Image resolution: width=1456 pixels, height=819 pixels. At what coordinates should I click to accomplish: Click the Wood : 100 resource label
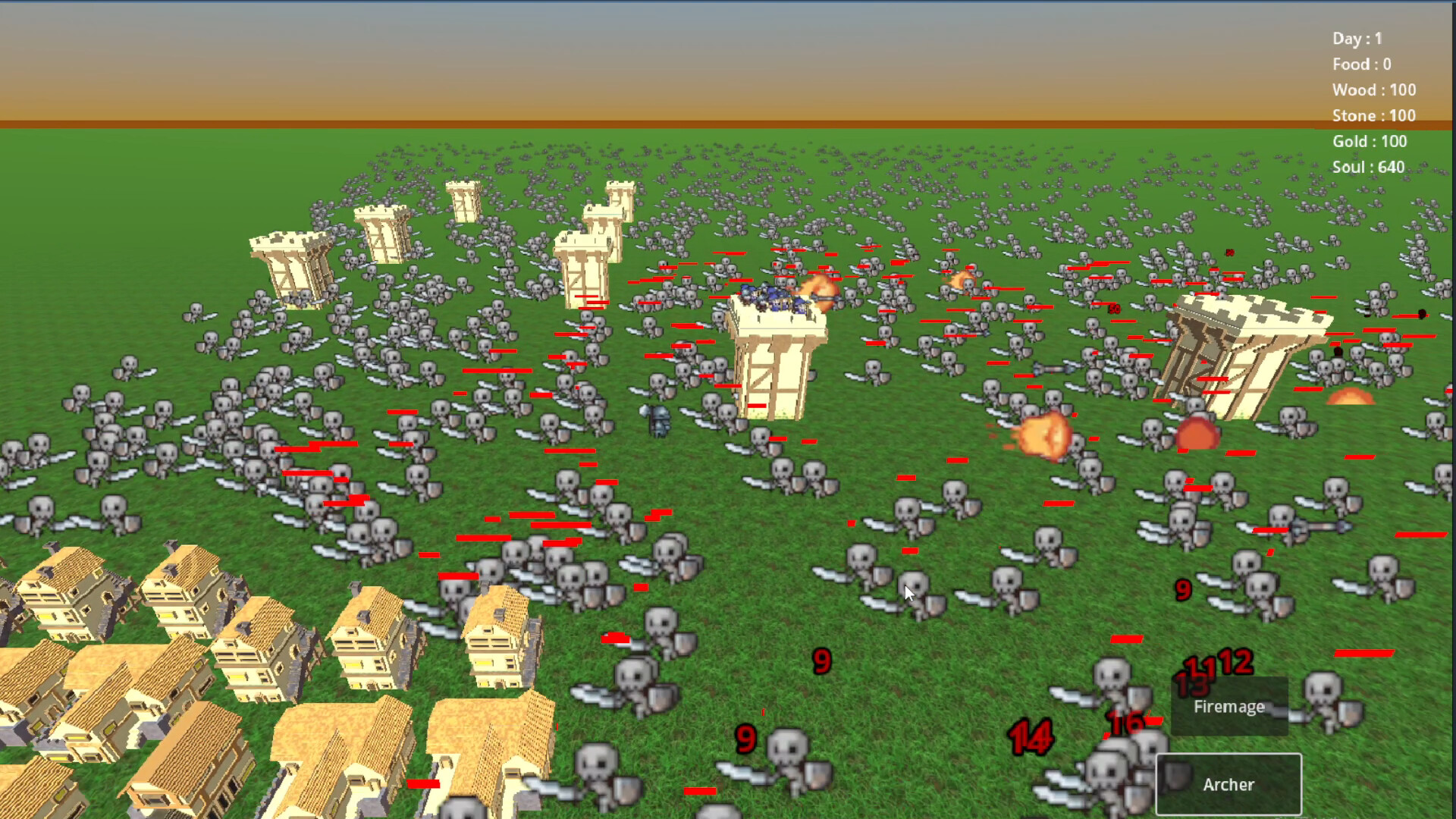point(1373,89)
